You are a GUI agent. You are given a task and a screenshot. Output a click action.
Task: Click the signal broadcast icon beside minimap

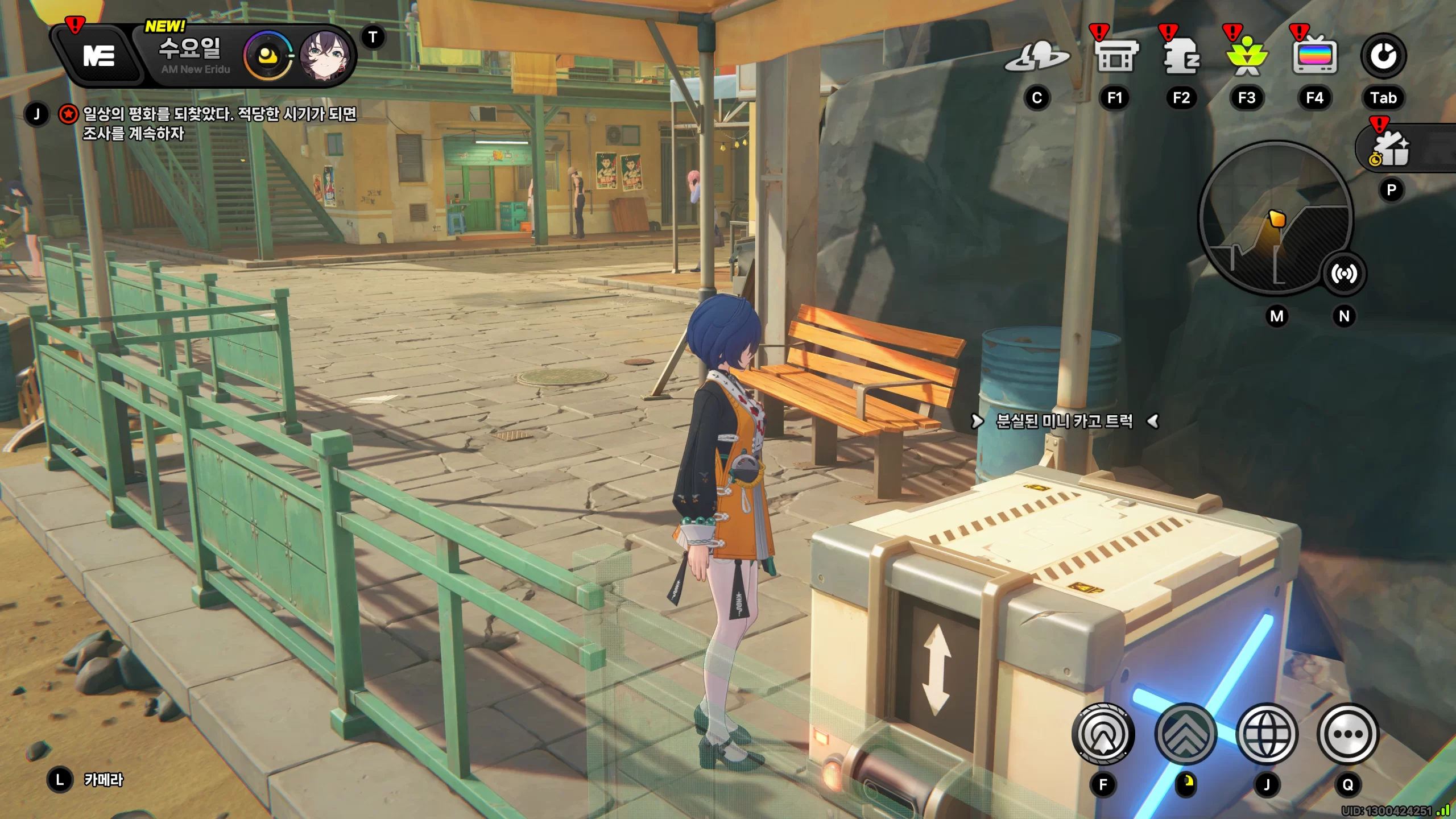point(1343,274)
